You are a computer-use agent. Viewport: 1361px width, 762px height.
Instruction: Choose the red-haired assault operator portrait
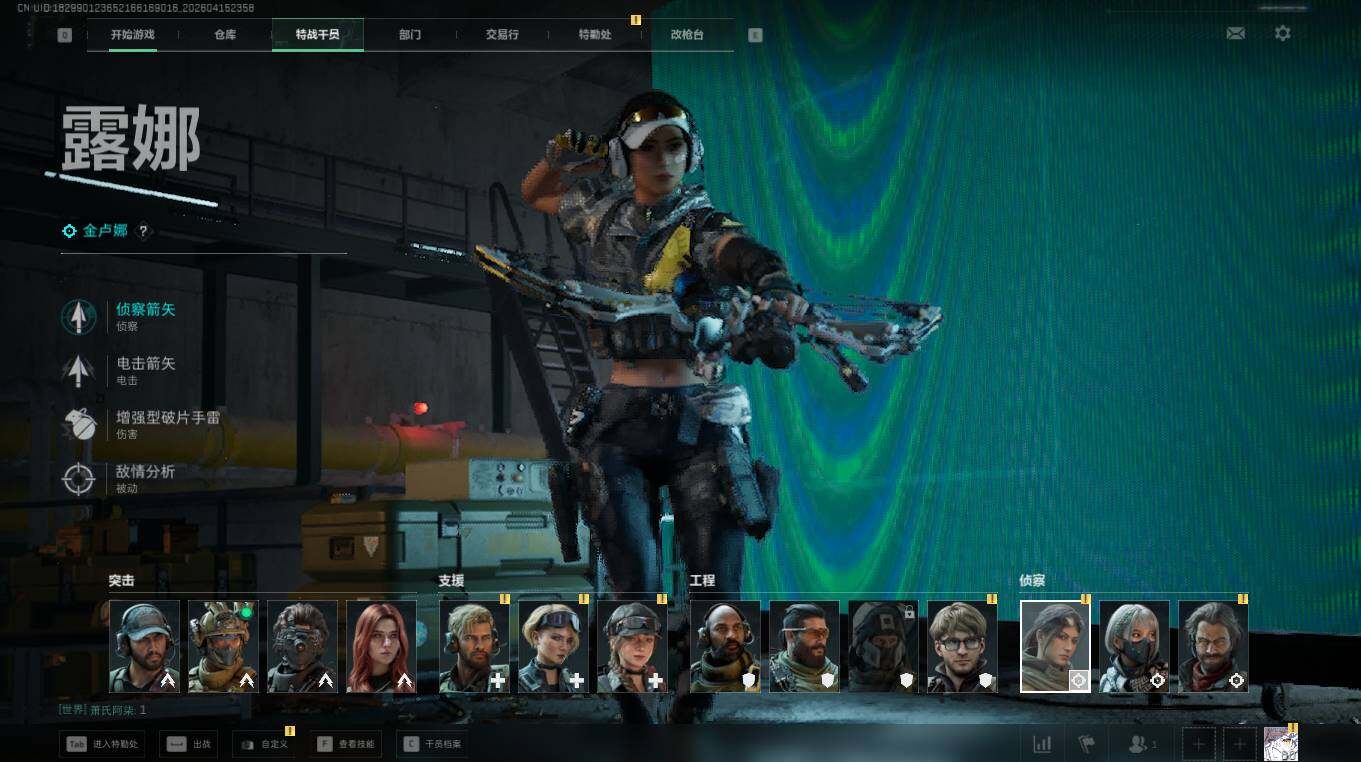[381, 646]
